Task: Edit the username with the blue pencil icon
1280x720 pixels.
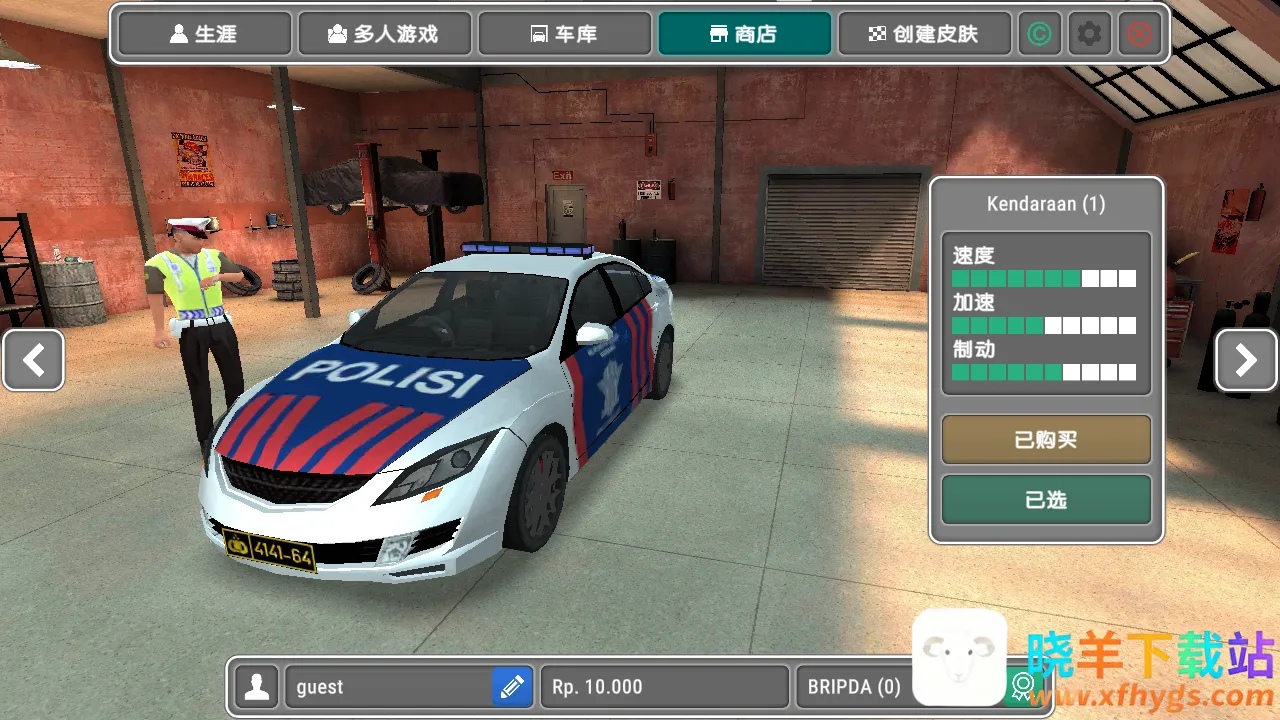Action: (x=512, y=687)
